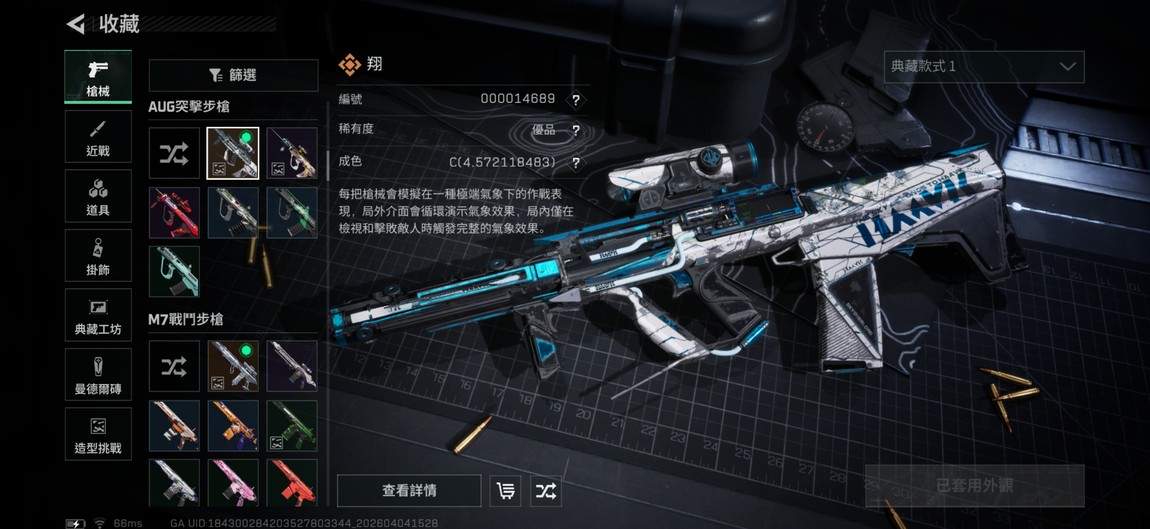Open the 近戰 melee category

click(98, 137)
